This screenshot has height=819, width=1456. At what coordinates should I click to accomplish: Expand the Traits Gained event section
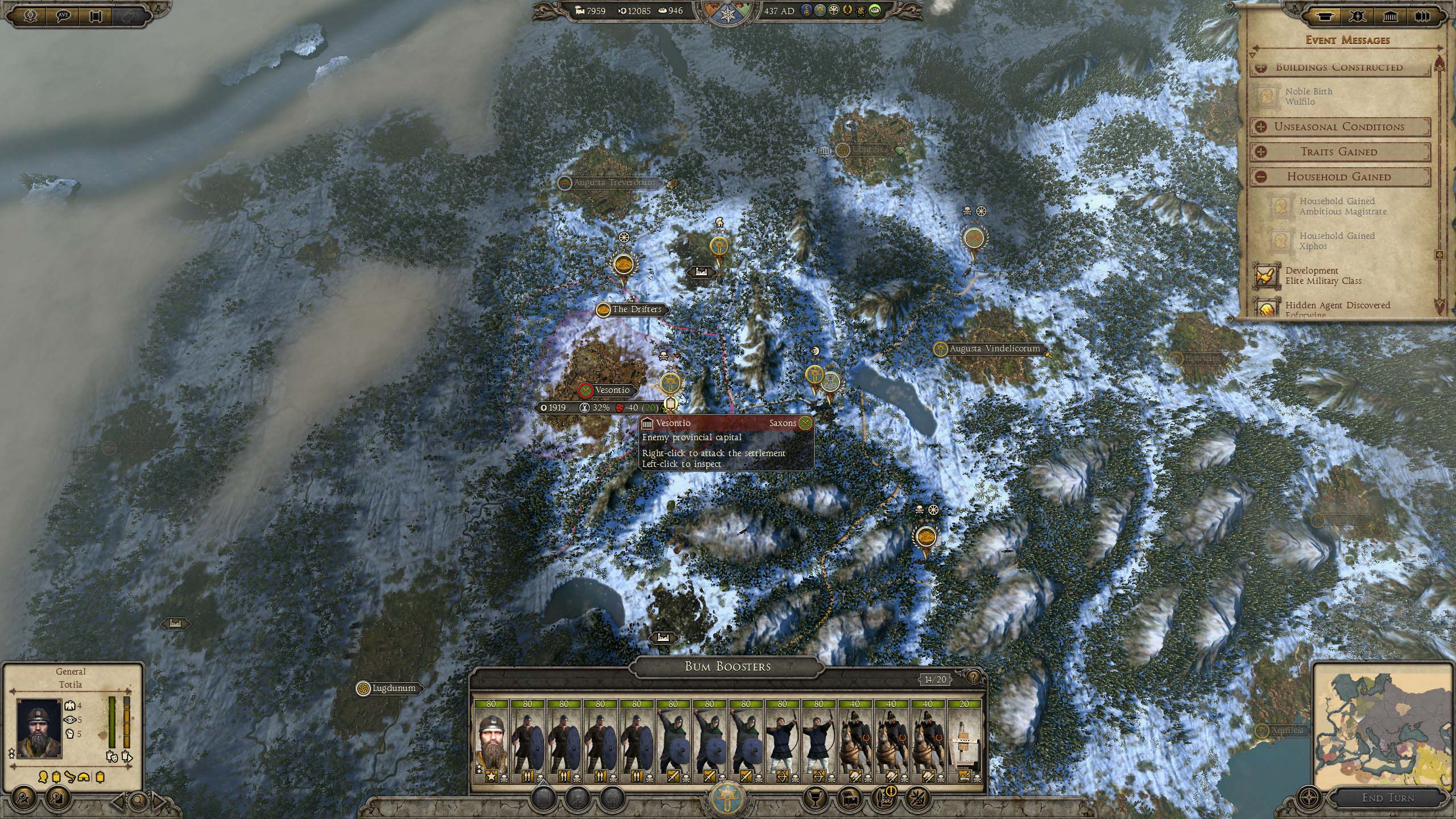tap(1260, 152)
